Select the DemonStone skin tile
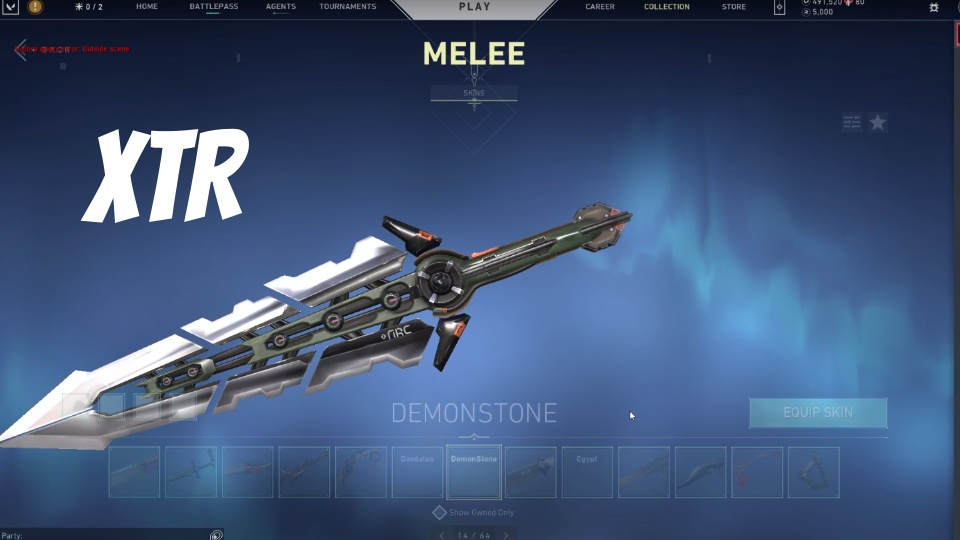The width and height of the screenshot is (960, 540). [x=474, y=472]
